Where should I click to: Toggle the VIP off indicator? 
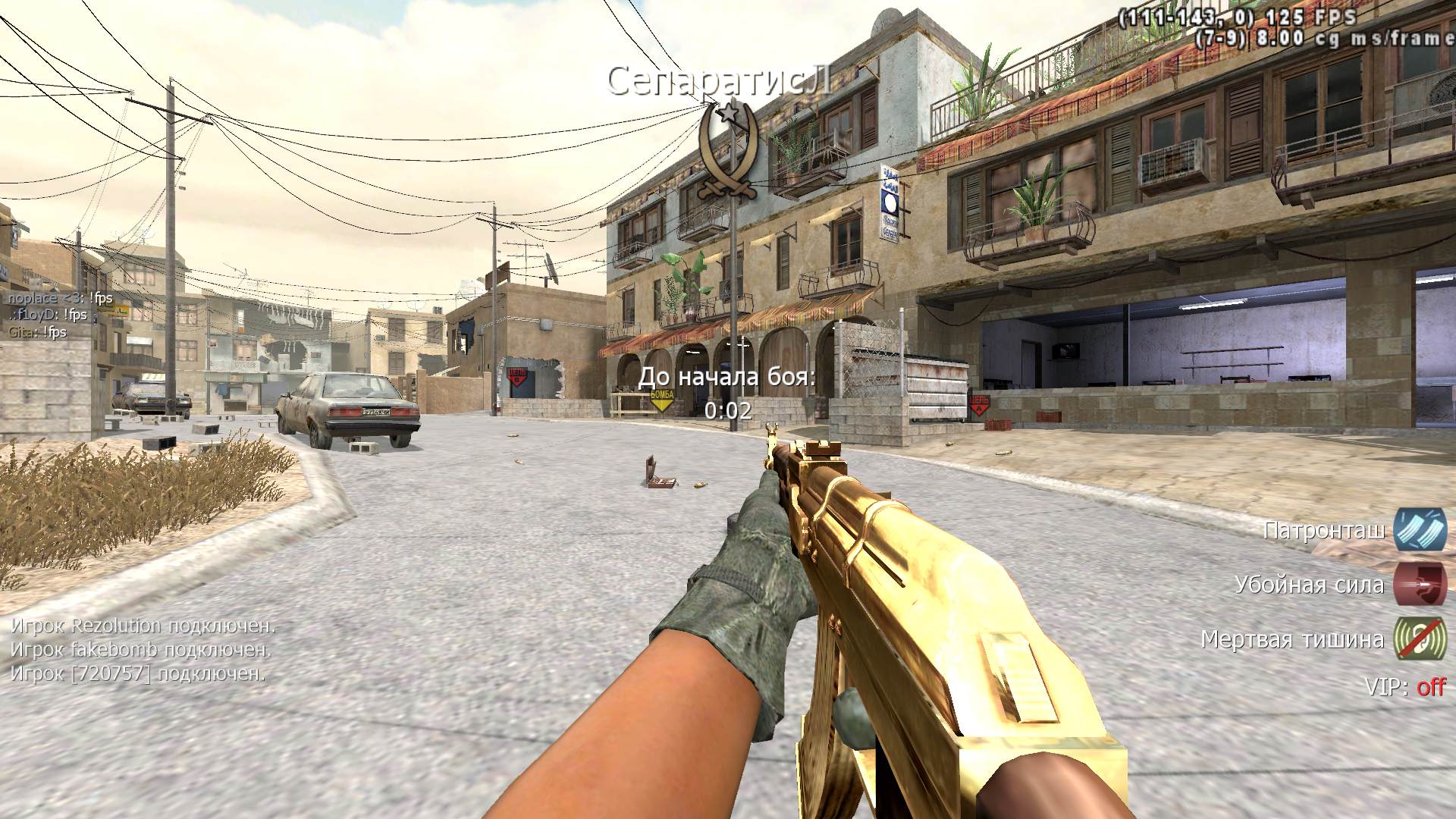point(1430,687)
